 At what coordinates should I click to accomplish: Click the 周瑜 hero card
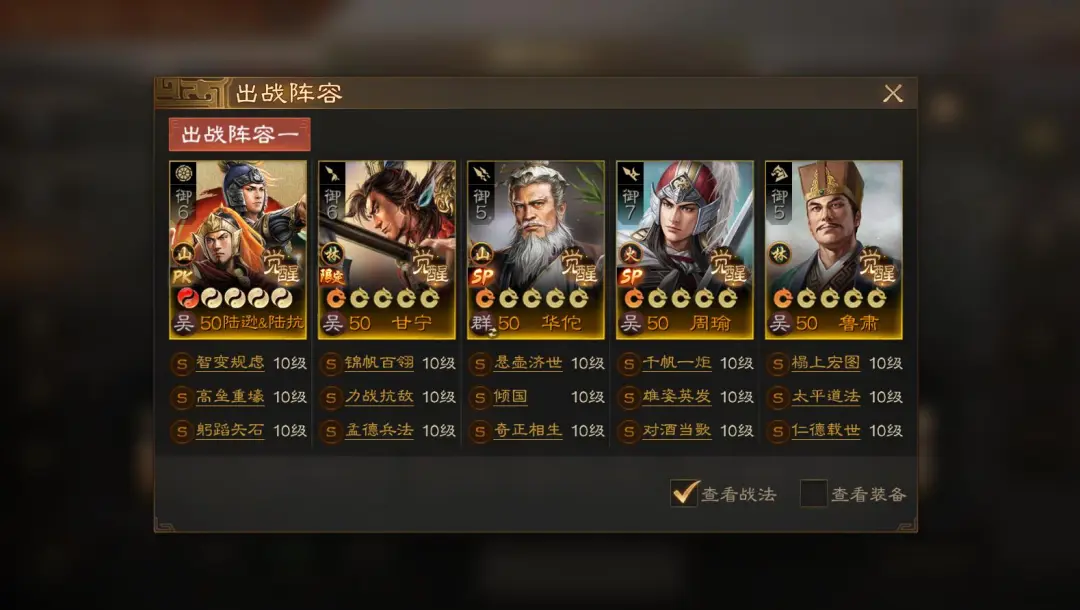pos(684,249)
